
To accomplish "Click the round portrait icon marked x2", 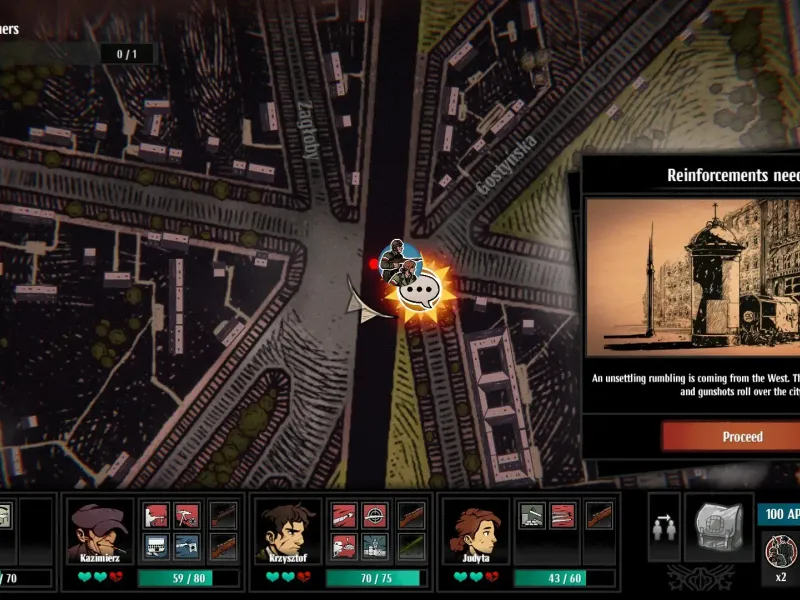I will click(x=780, y=551).
